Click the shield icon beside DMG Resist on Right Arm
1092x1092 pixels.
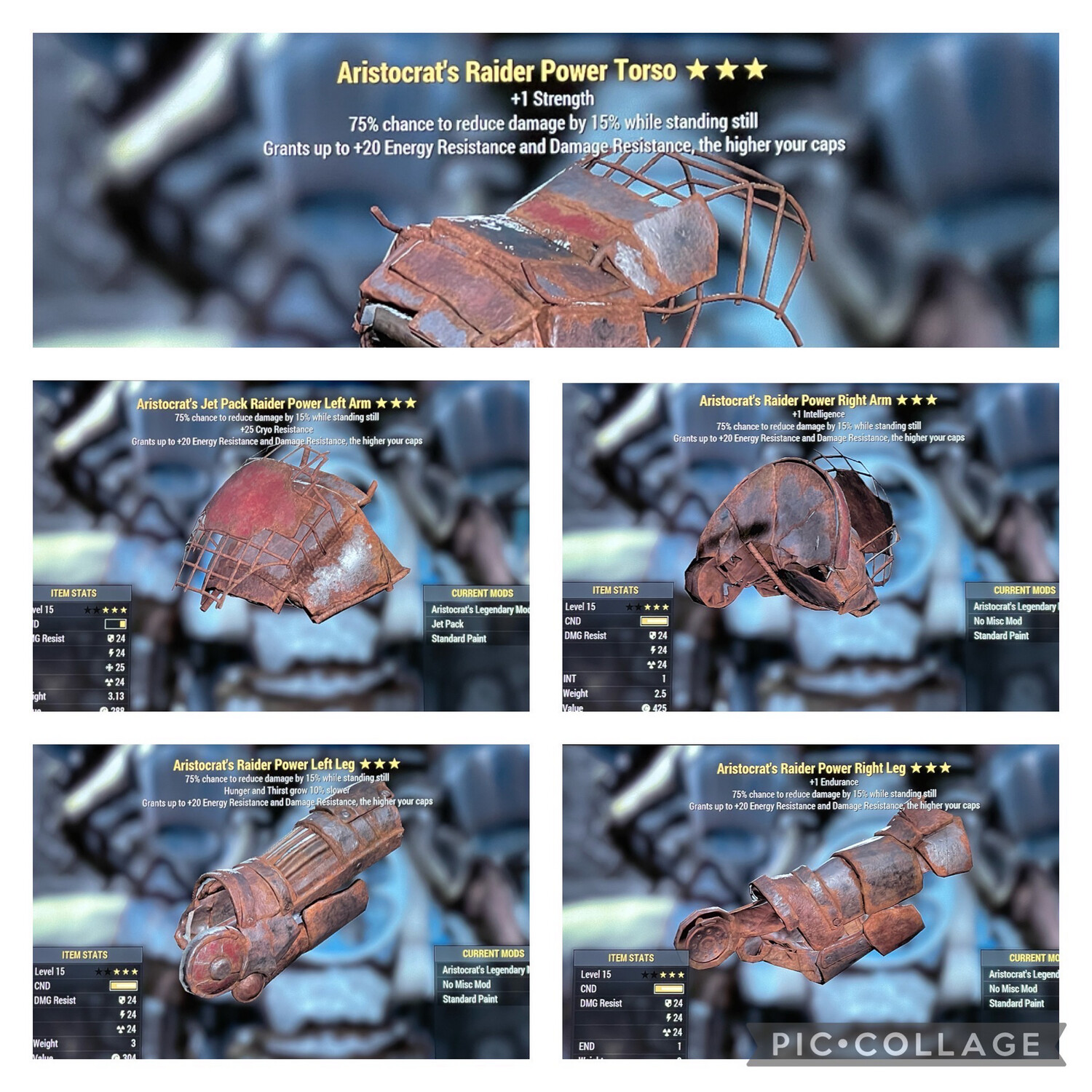click(654, 636)
